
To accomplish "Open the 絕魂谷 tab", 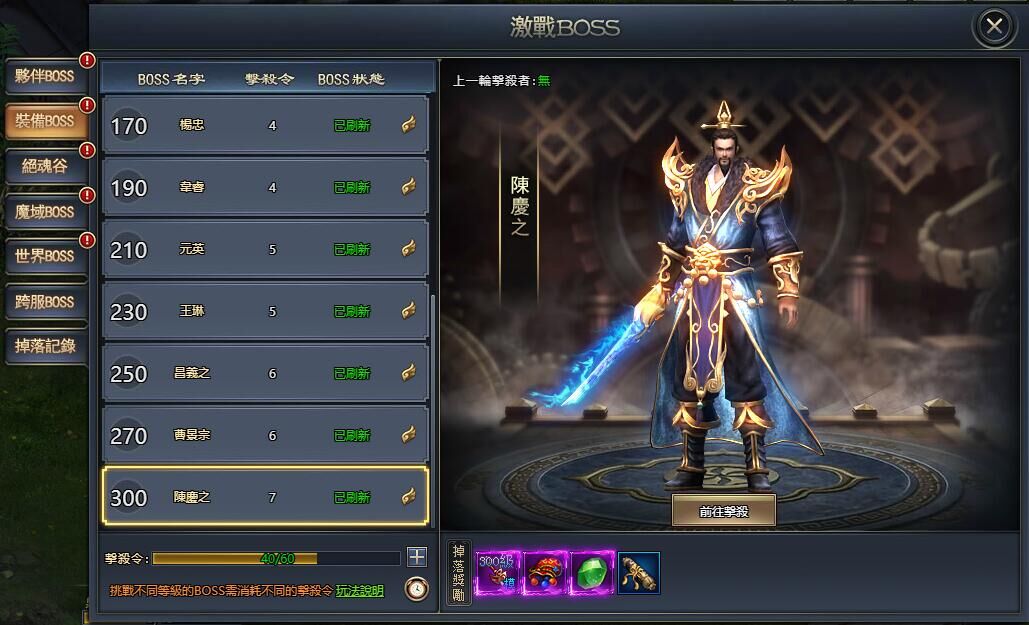I will [x=45, y=166].
